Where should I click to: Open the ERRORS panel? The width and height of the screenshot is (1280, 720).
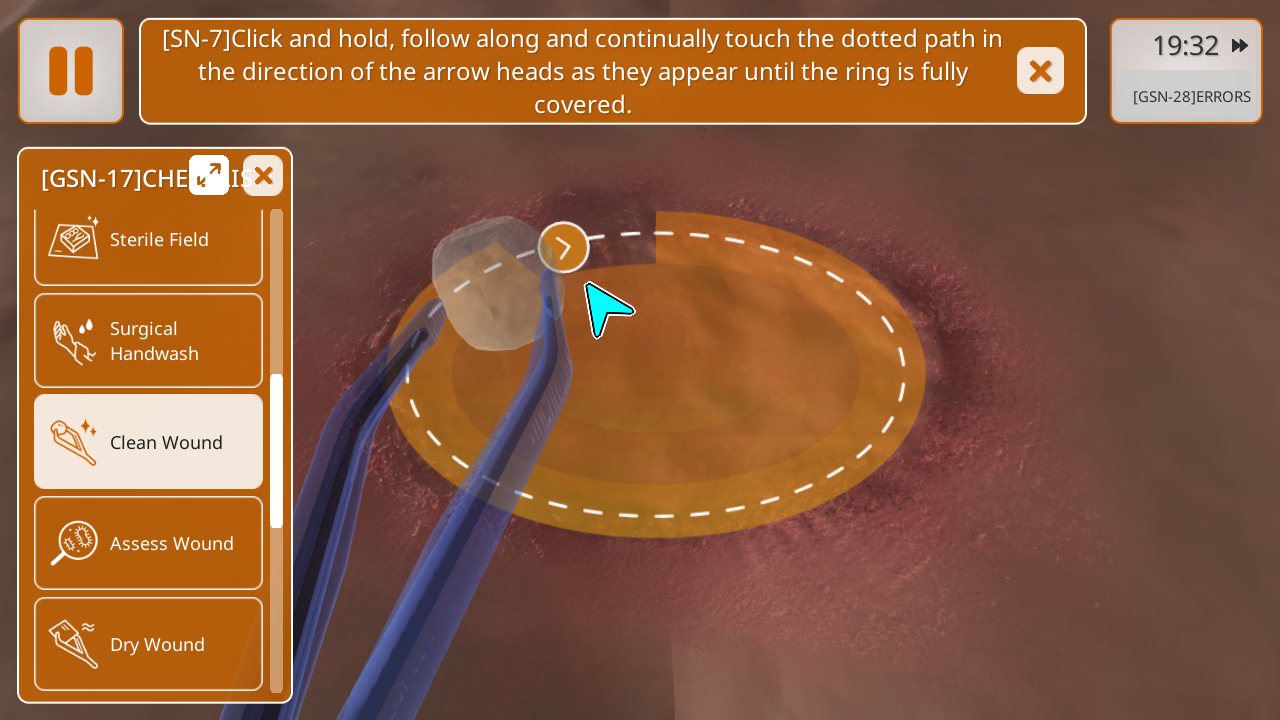(1191, 97)
